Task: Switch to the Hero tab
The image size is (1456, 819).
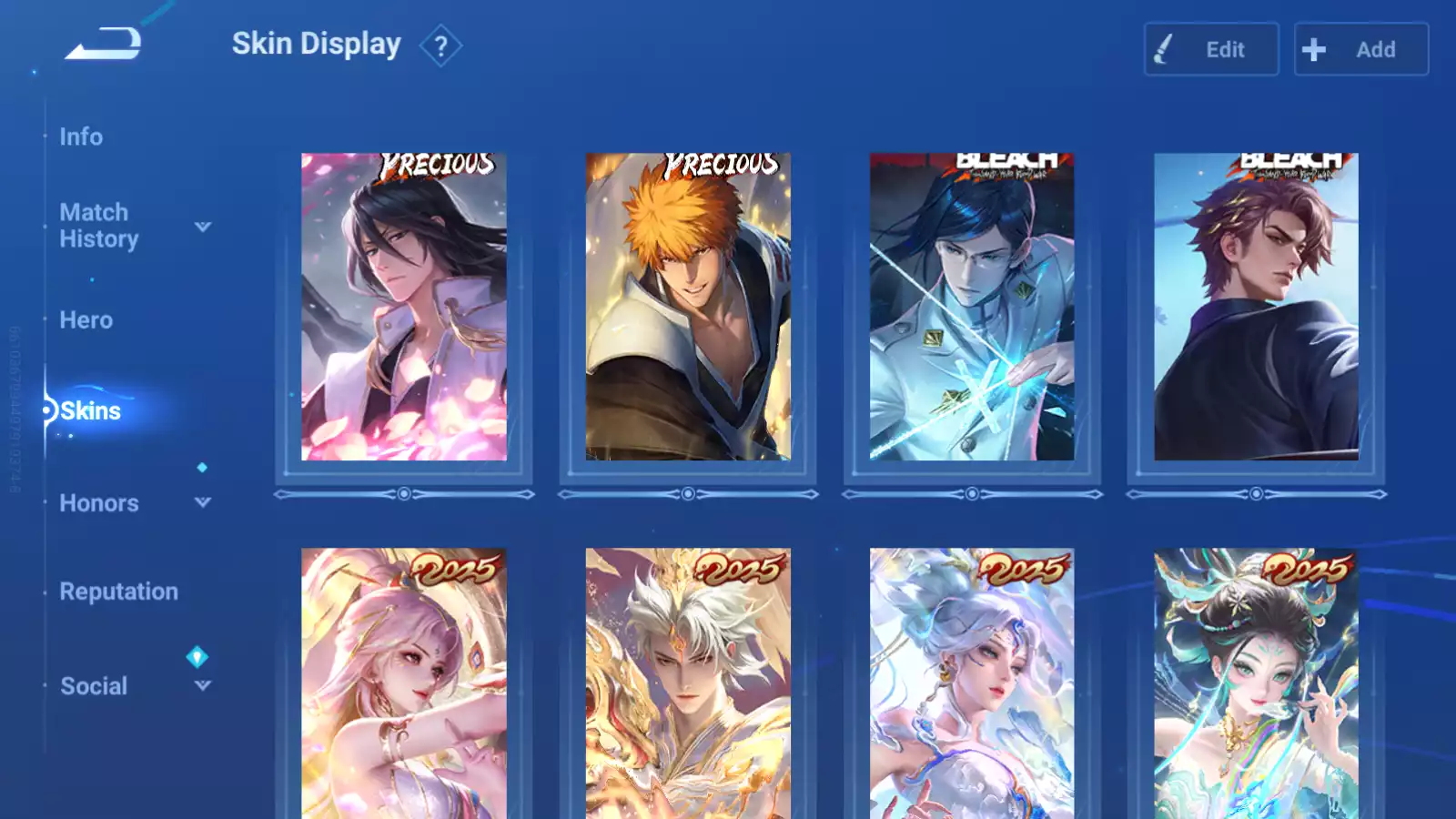Action: pos(86,320)
